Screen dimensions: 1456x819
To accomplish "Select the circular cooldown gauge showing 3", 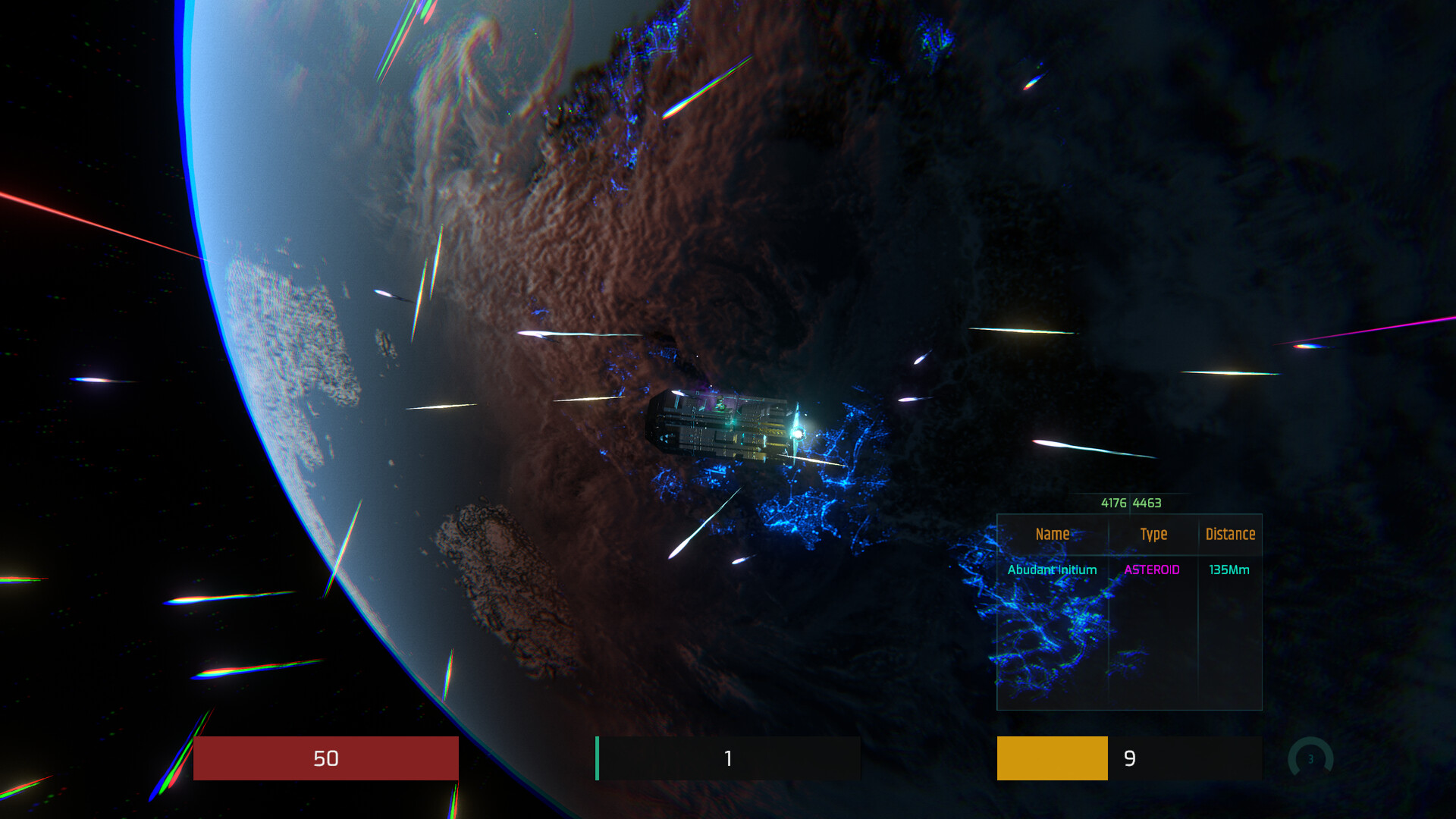I will click(x=1310, y=758).
